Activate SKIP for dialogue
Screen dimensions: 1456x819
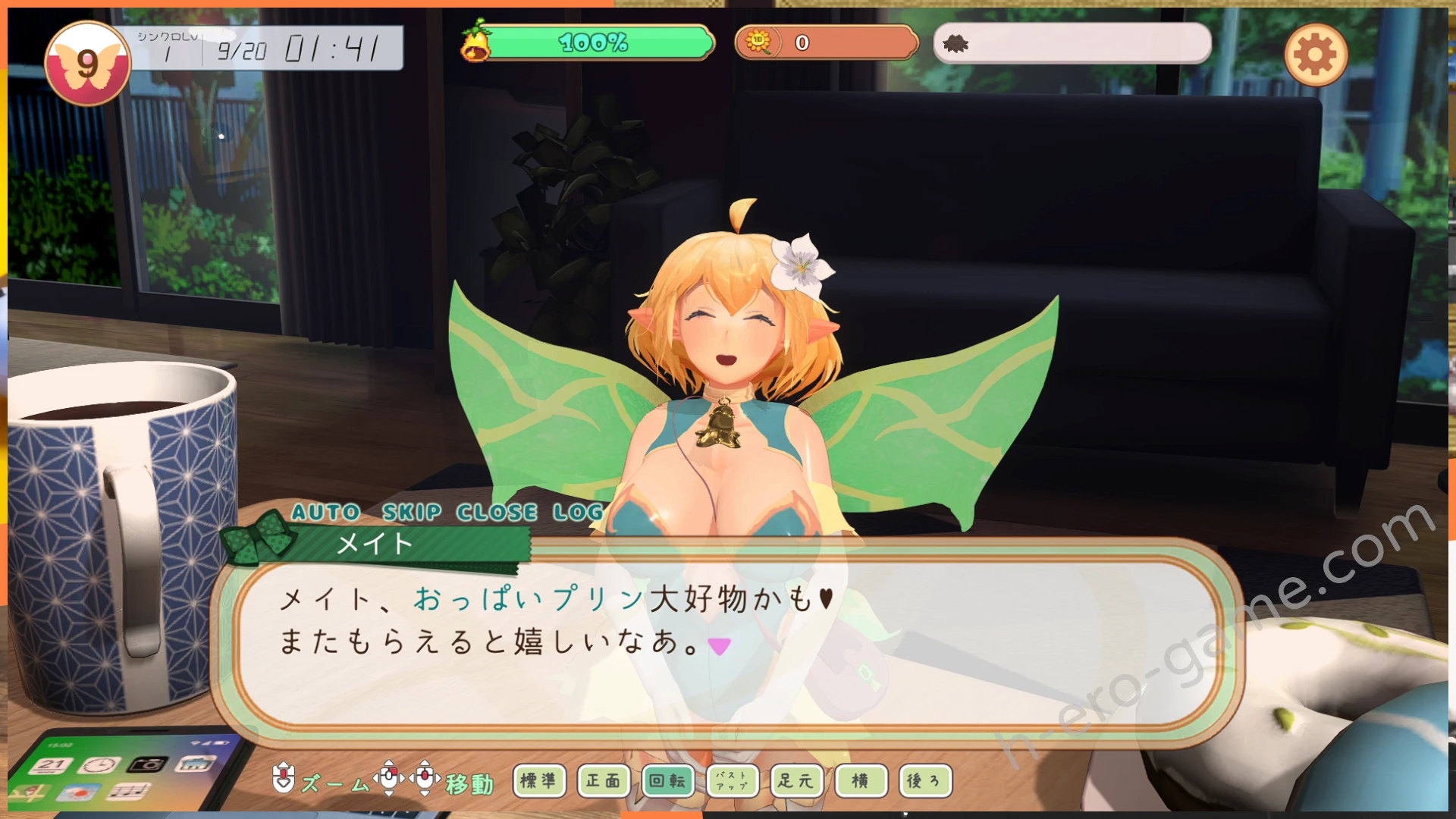[411, 513]
